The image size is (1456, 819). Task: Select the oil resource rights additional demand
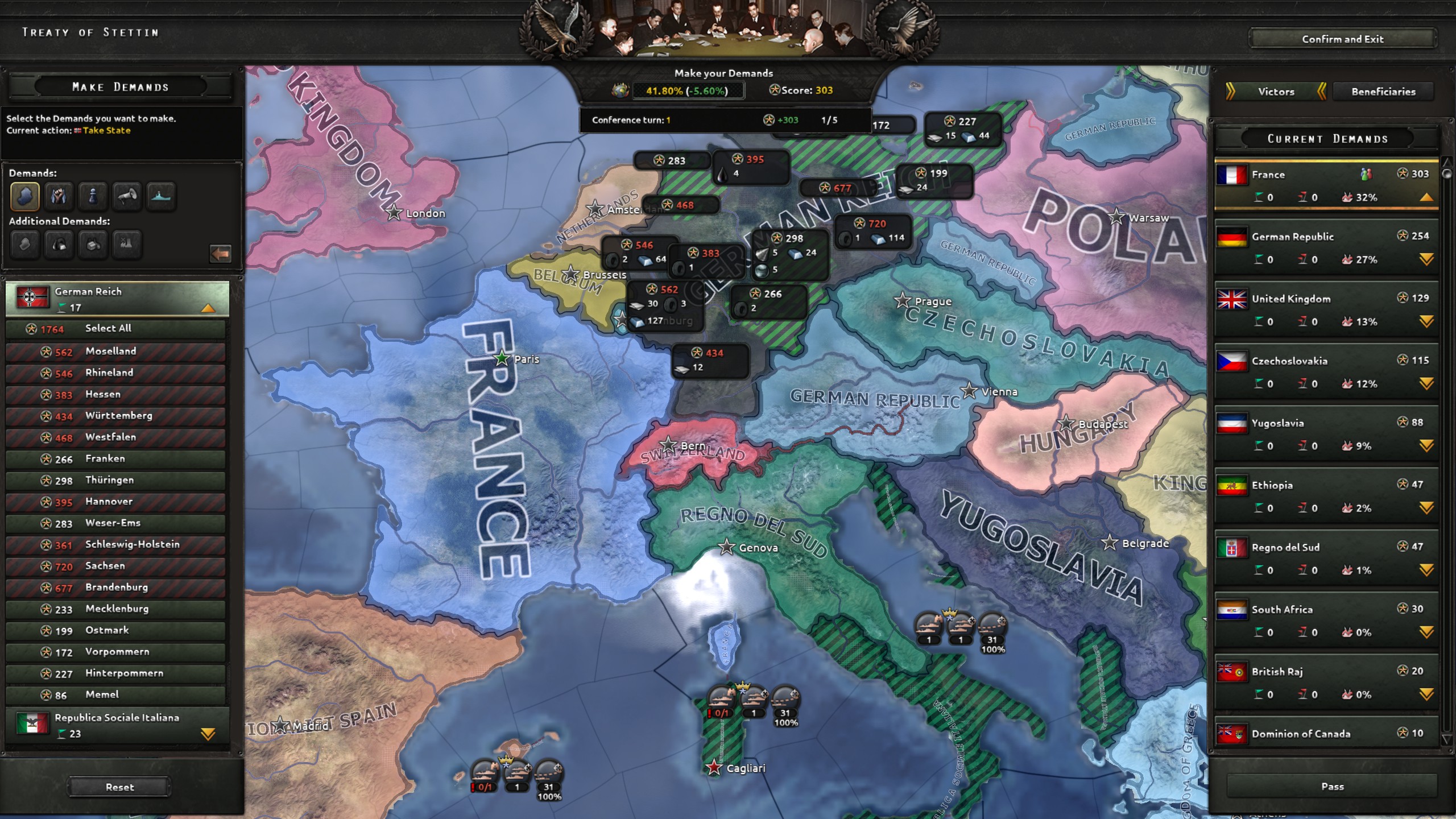(59, 245)
